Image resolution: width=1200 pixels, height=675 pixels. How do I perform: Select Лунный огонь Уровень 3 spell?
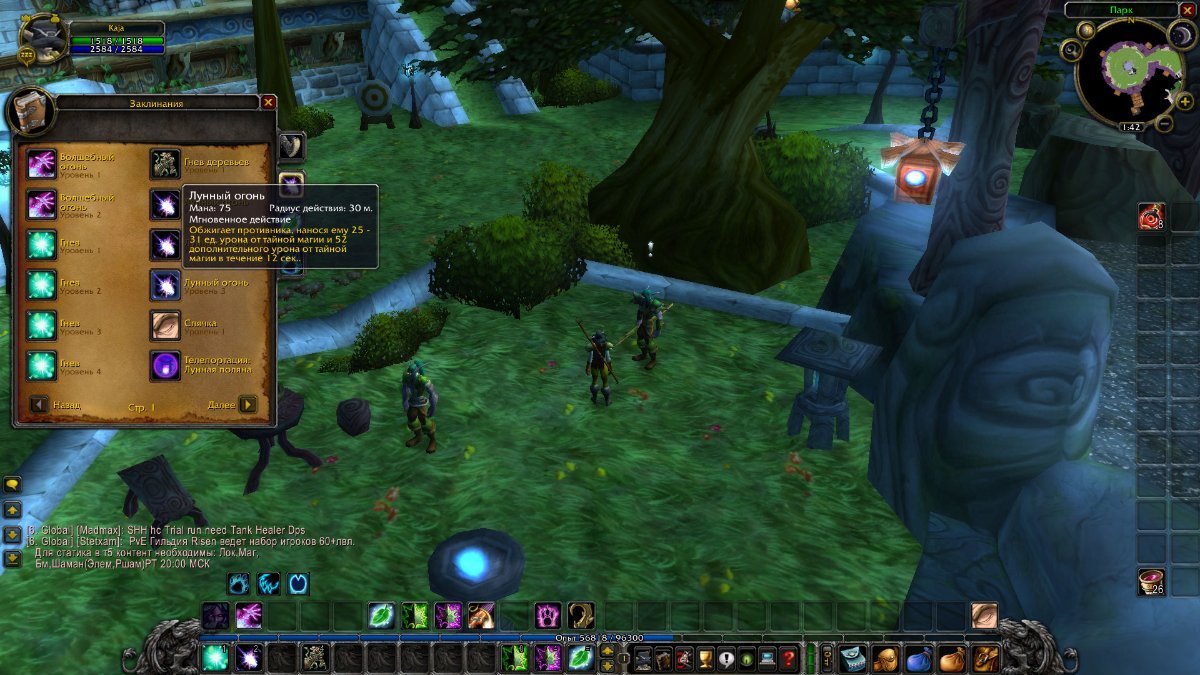point(165,284)
